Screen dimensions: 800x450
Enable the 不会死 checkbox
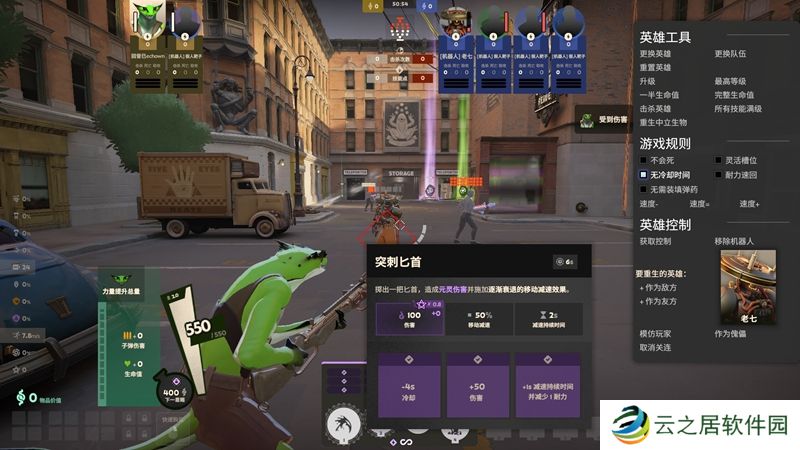[x=645, y=160]
